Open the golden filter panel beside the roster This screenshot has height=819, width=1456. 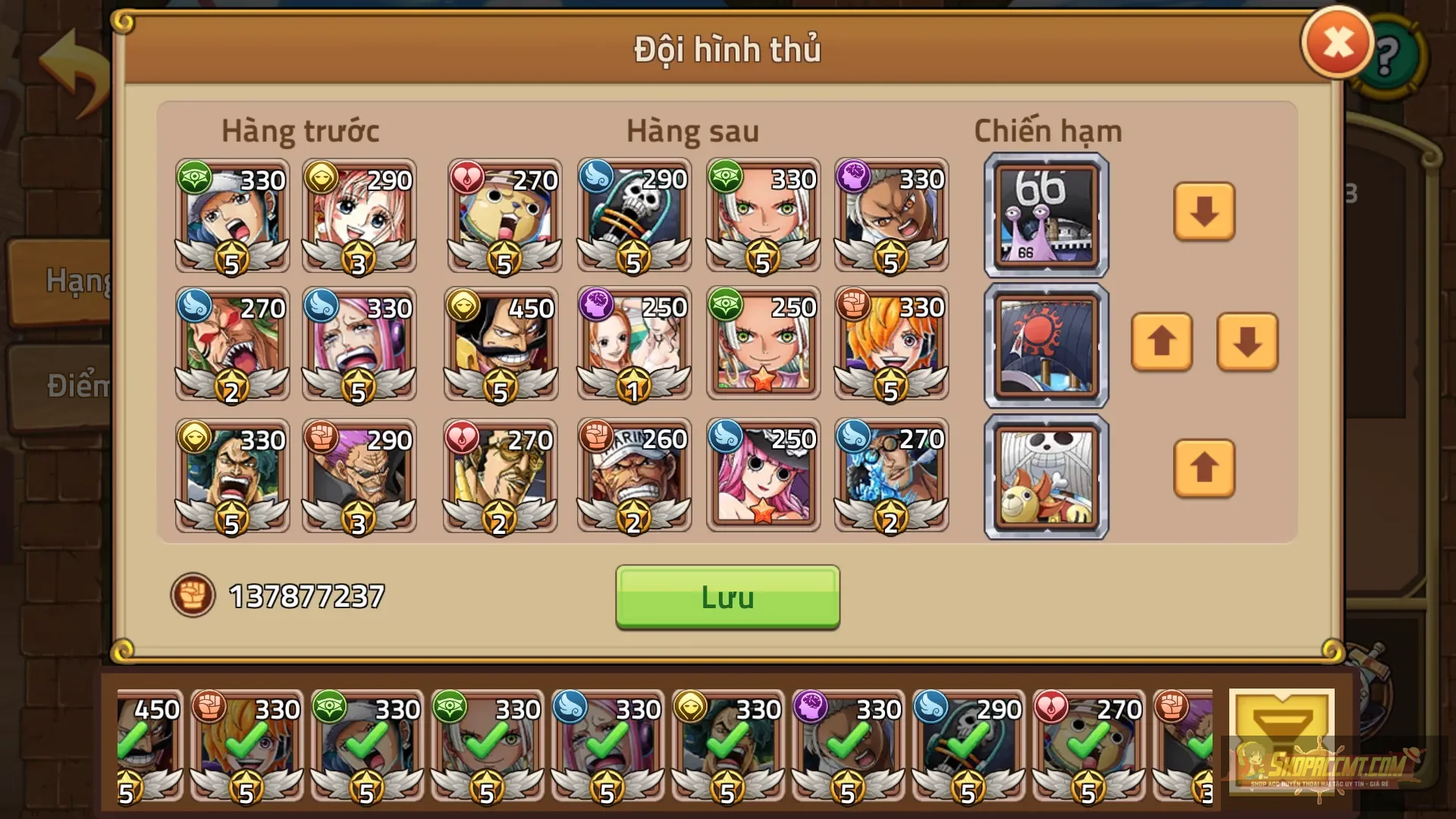tap(1280, 739)
